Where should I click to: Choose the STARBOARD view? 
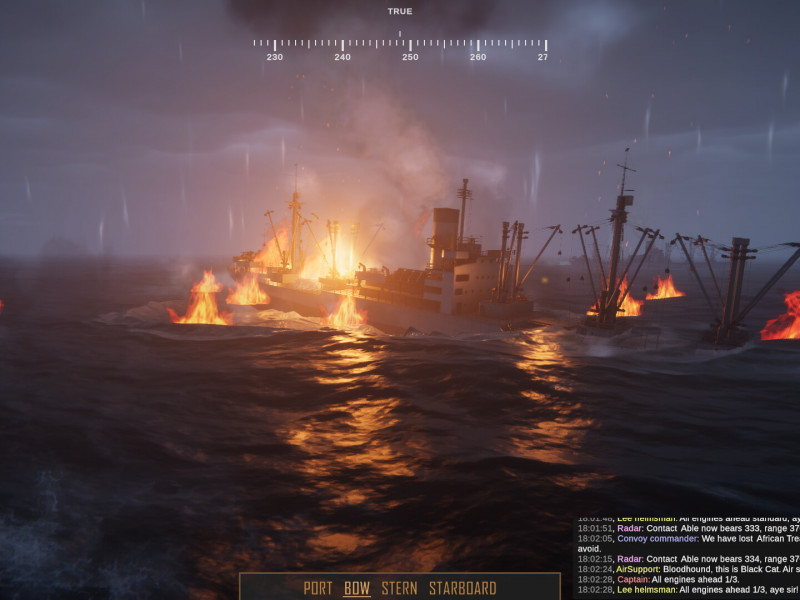click(x=462, y=588)
